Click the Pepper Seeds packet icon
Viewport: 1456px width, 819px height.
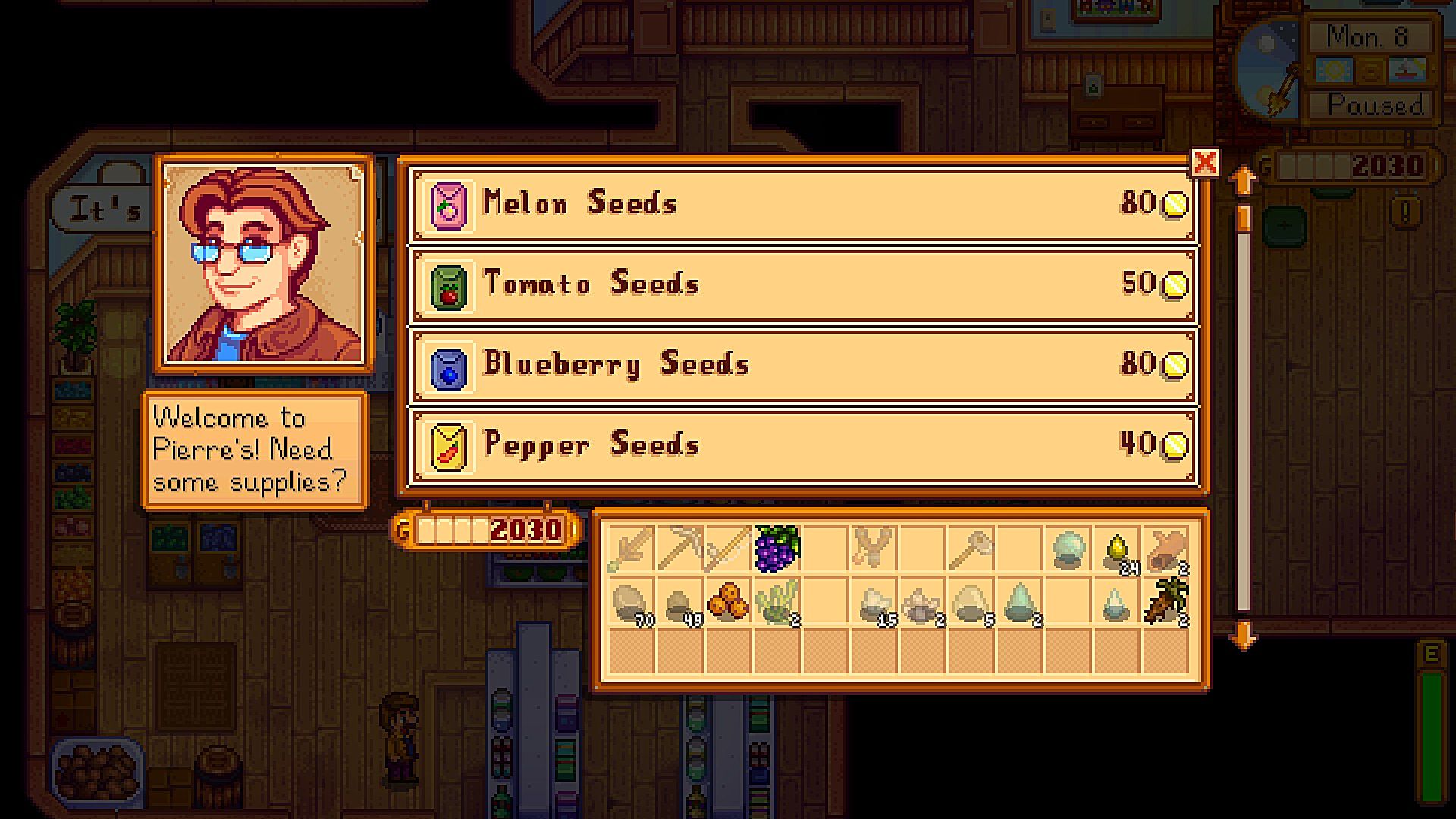(449, 446)
